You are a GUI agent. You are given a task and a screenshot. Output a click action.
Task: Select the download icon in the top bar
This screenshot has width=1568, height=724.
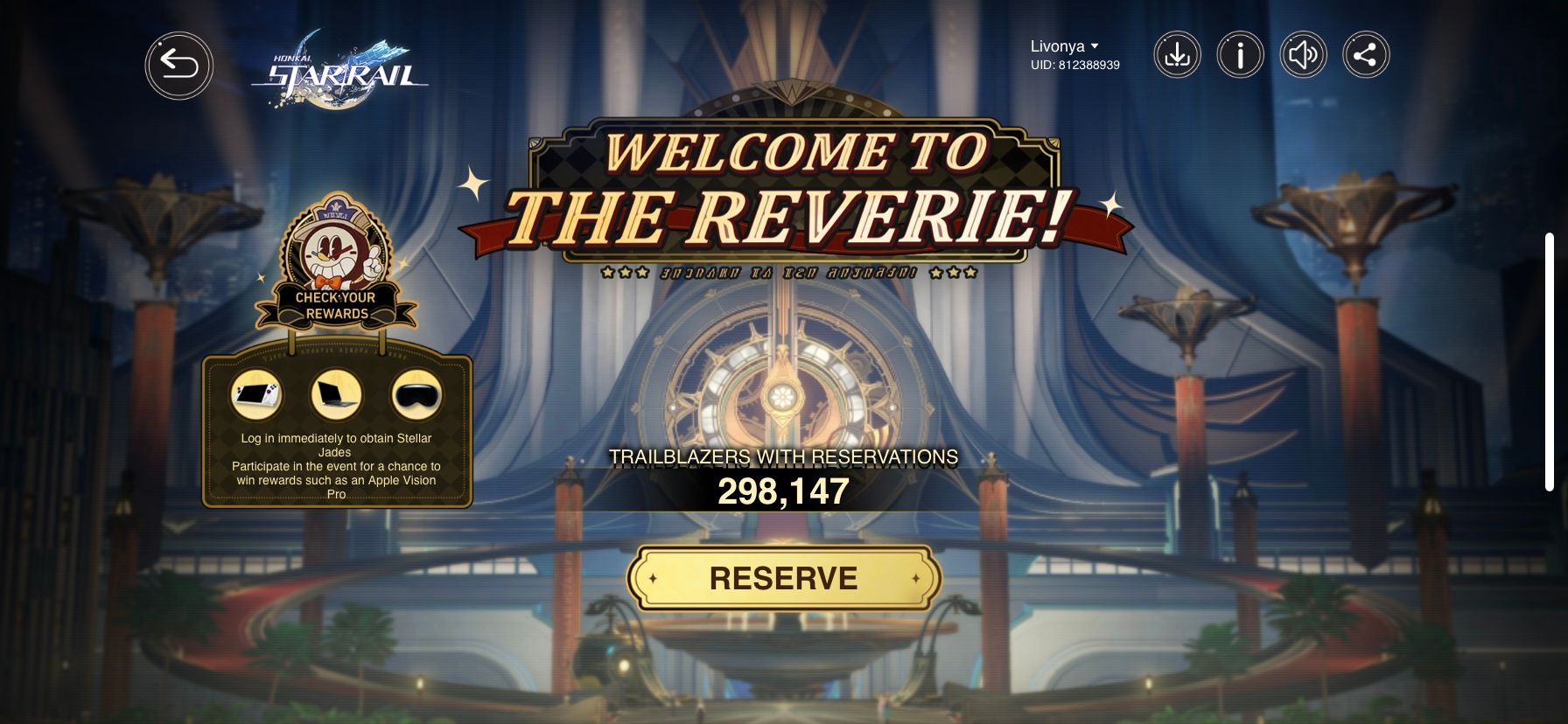tap(1177, 54)
